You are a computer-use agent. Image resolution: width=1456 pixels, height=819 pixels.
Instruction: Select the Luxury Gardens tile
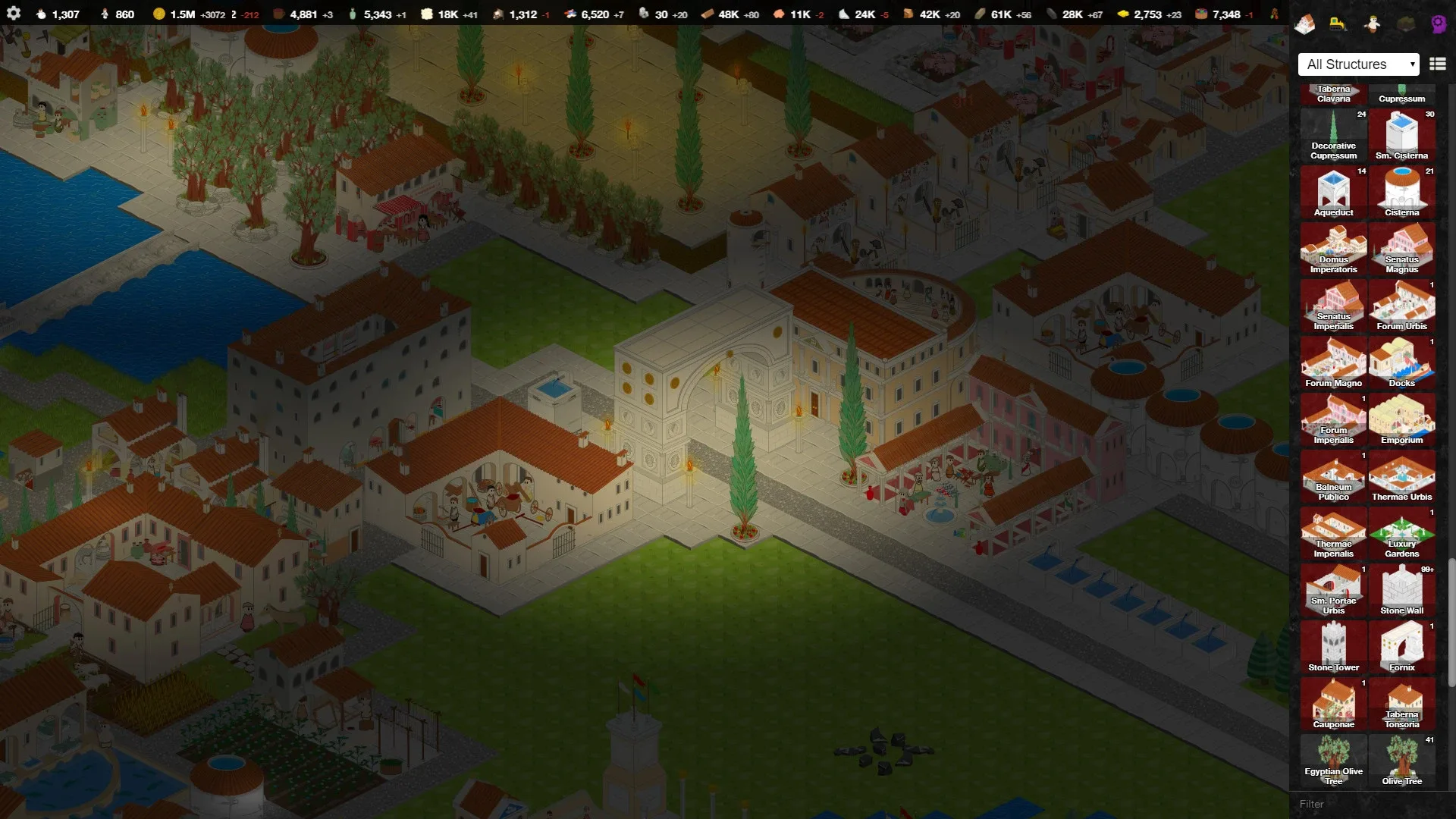[1401, 534]
